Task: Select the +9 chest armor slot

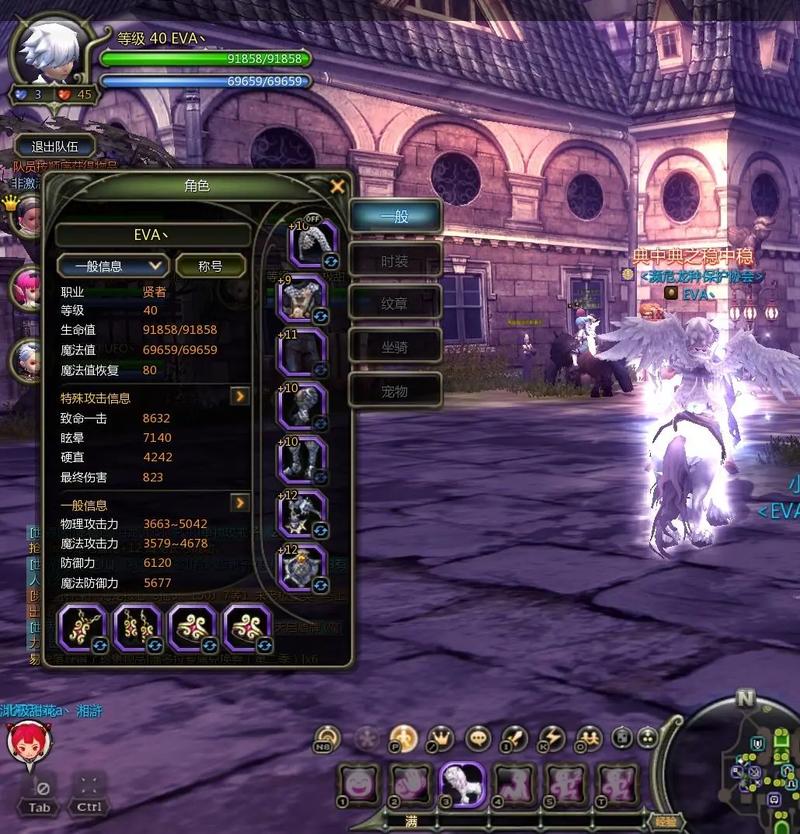Action: point(303,299)
